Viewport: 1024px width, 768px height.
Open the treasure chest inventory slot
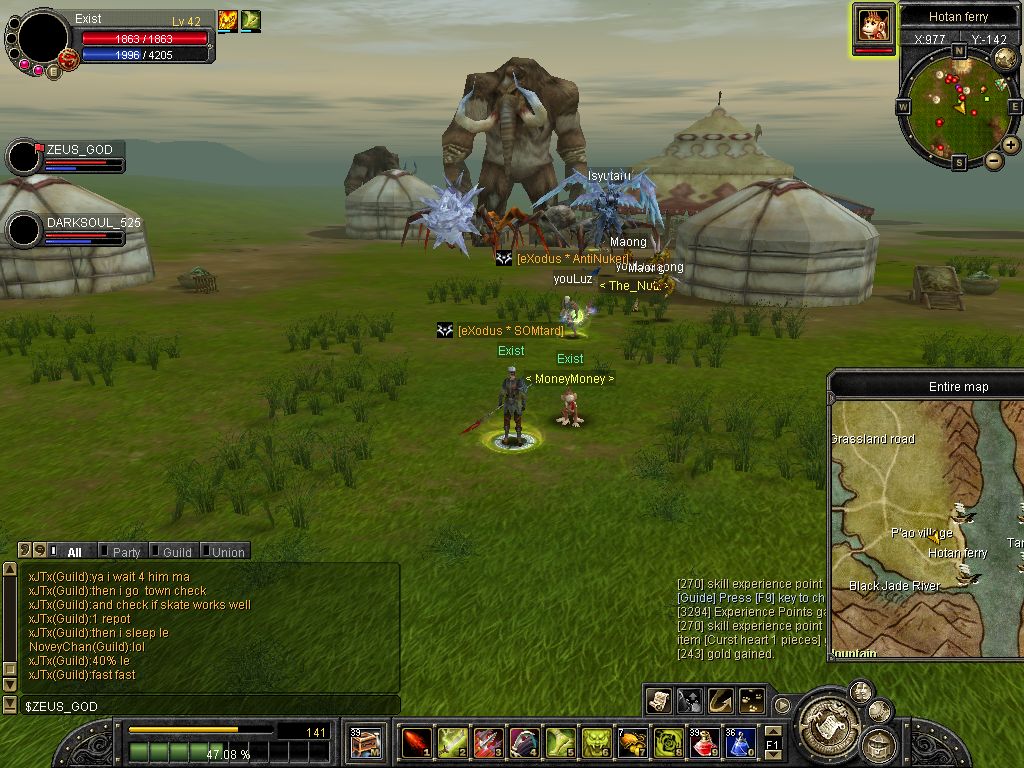[x=365, y=743]
